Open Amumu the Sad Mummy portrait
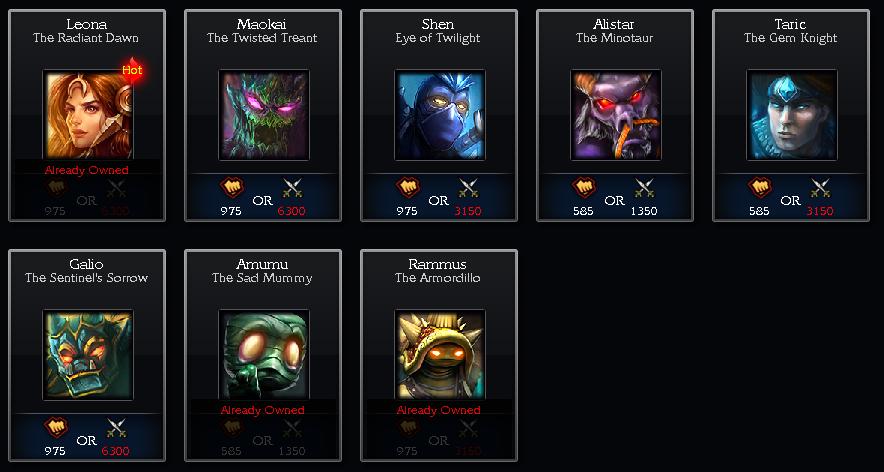The image size is (884, 472). (264, 354)
